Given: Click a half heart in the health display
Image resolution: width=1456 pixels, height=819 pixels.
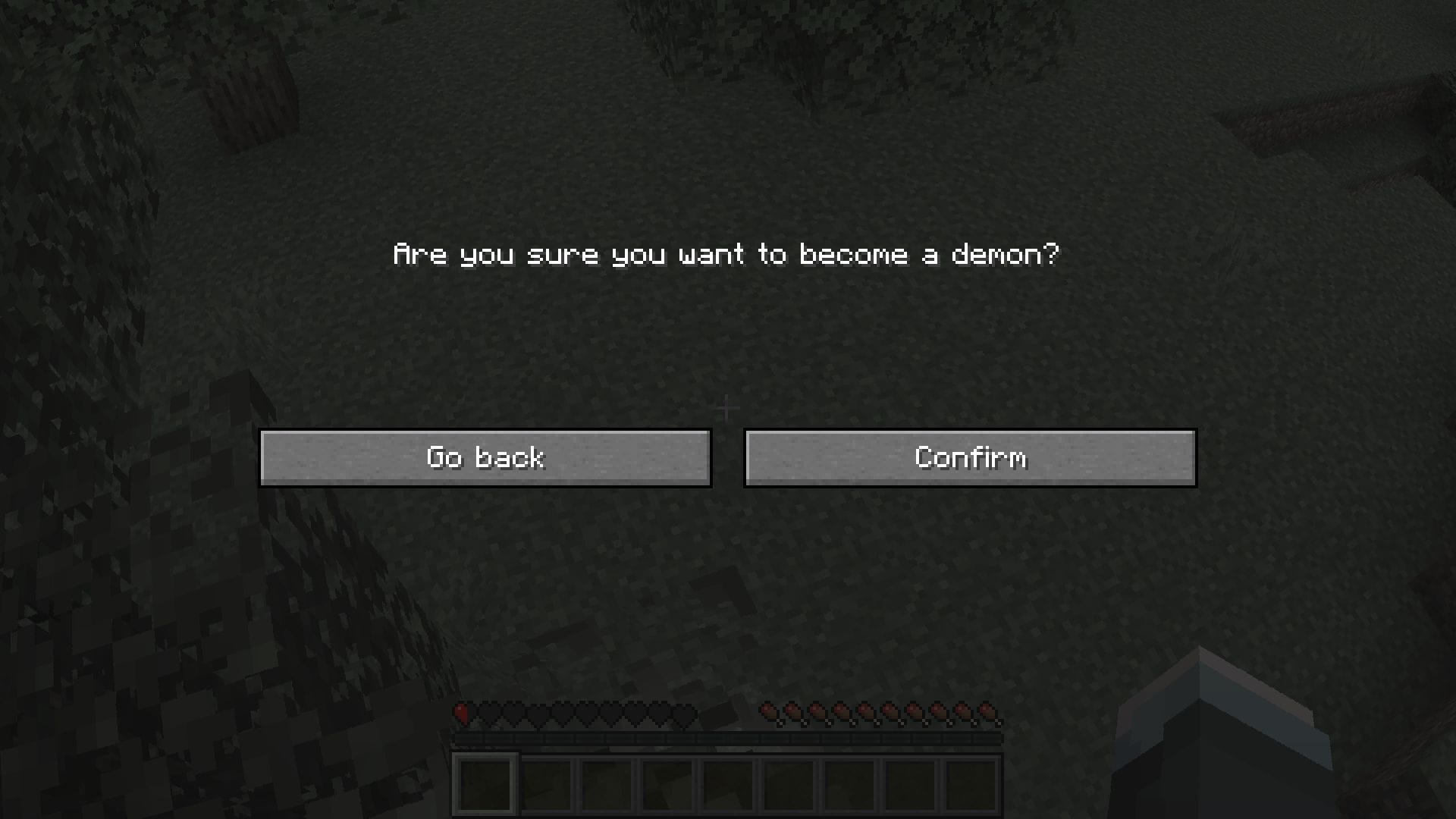Looking at the screenshot, I should tap(461, 711).
